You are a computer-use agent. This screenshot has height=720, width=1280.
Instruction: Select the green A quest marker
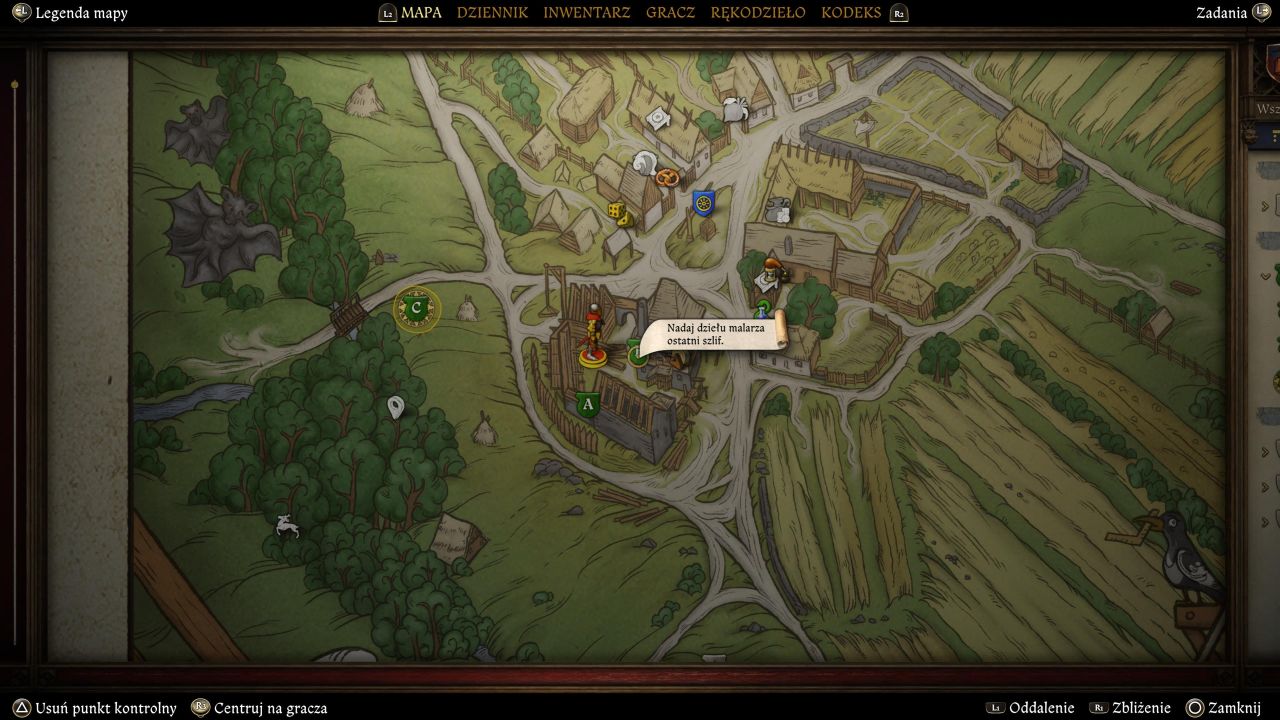coord(587,404)
